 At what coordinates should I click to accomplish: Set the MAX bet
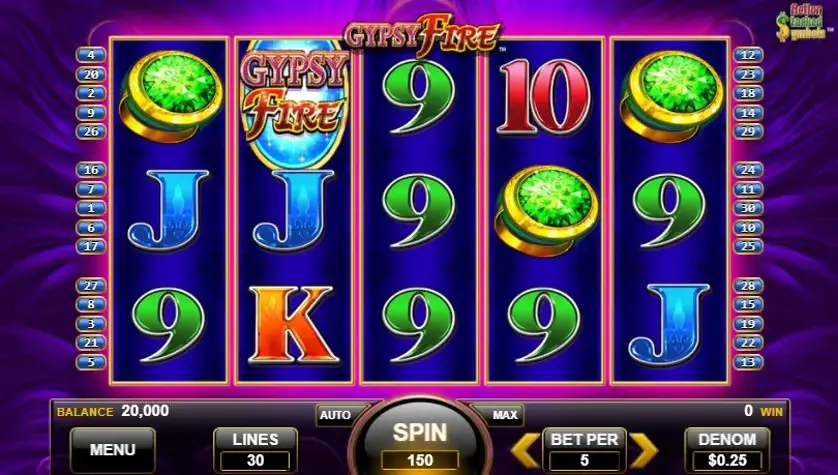tap(504, 414)
